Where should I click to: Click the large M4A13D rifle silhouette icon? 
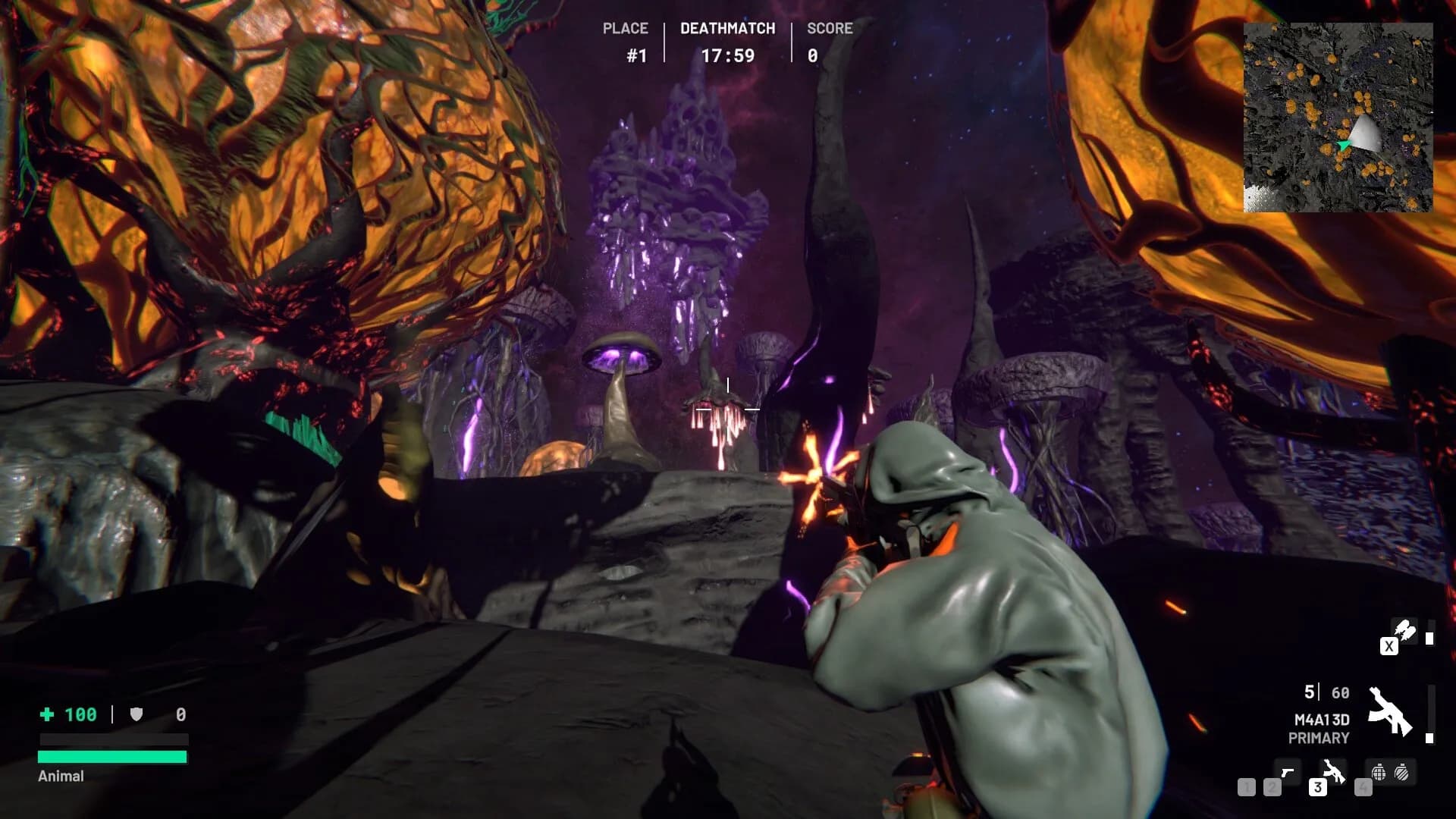click(1391, 711)
